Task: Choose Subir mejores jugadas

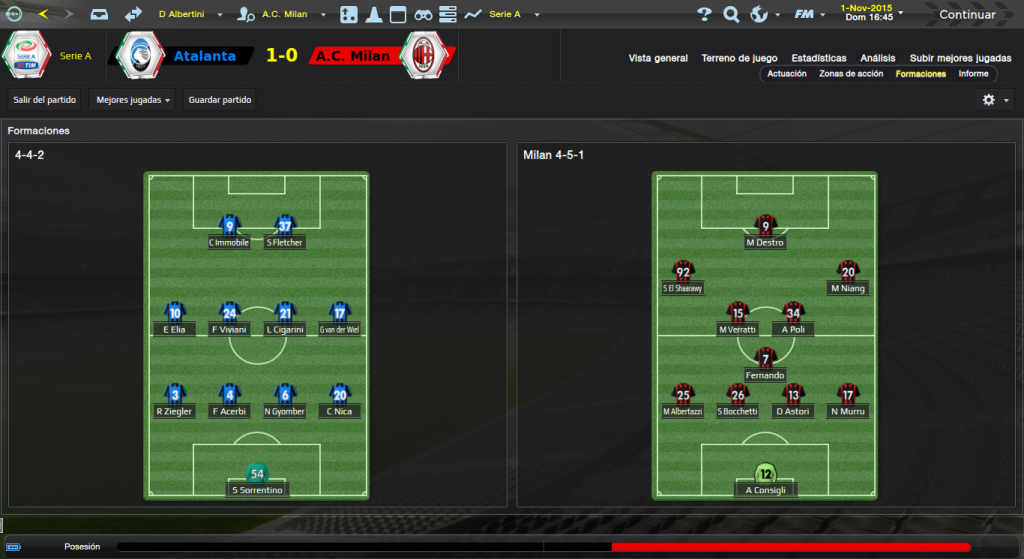Action: 960,58
